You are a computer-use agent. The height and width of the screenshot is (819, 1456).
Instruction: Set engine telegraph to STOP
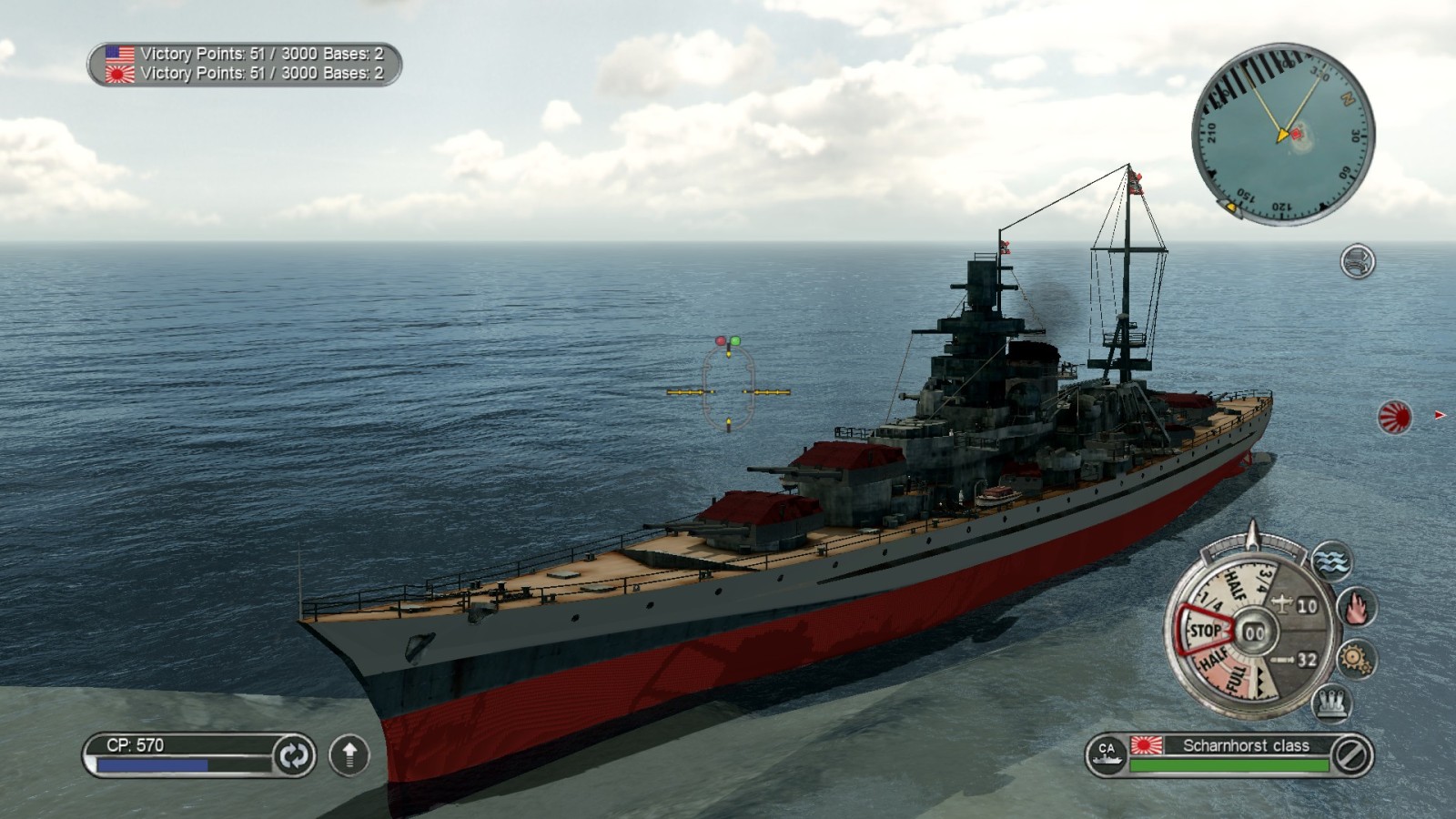[x=1204, y=630]
